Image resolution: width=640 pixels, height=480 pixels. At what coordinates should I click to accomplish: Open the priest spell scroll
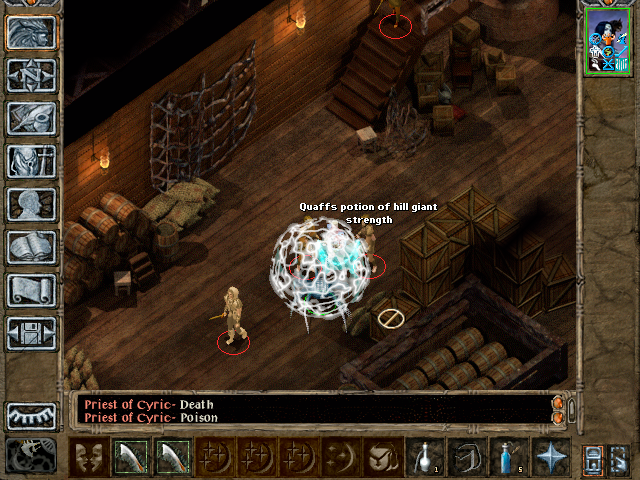[31, 290]
